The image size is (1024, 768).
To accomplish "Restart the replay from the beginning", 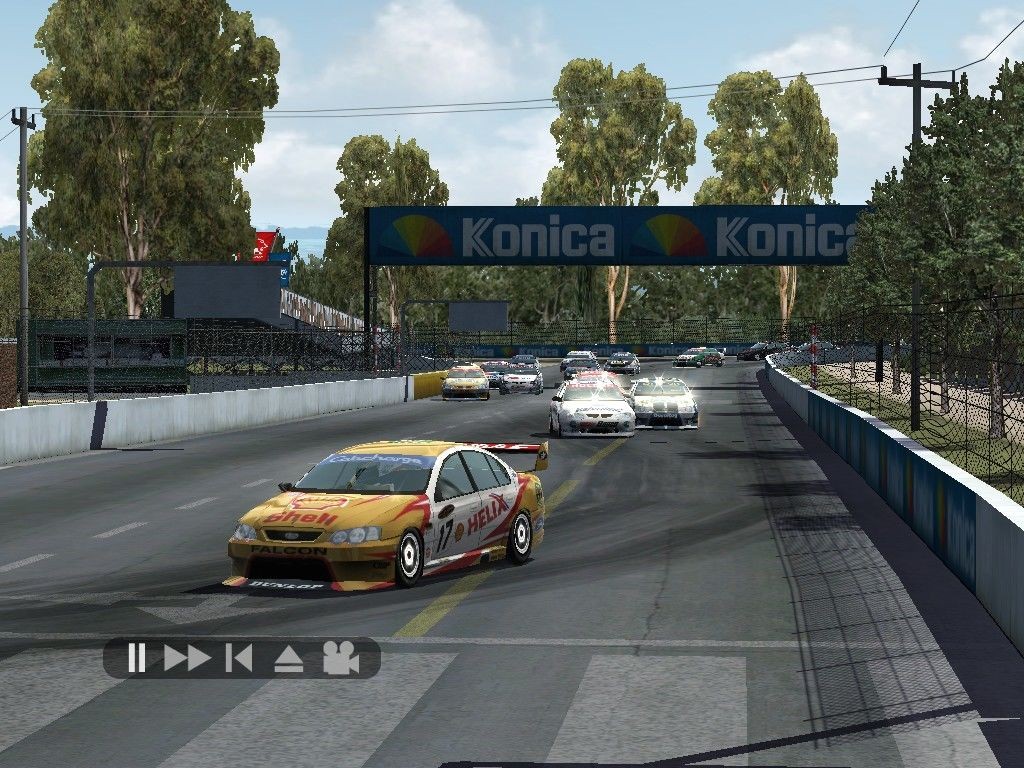I will tap(239, 658).
